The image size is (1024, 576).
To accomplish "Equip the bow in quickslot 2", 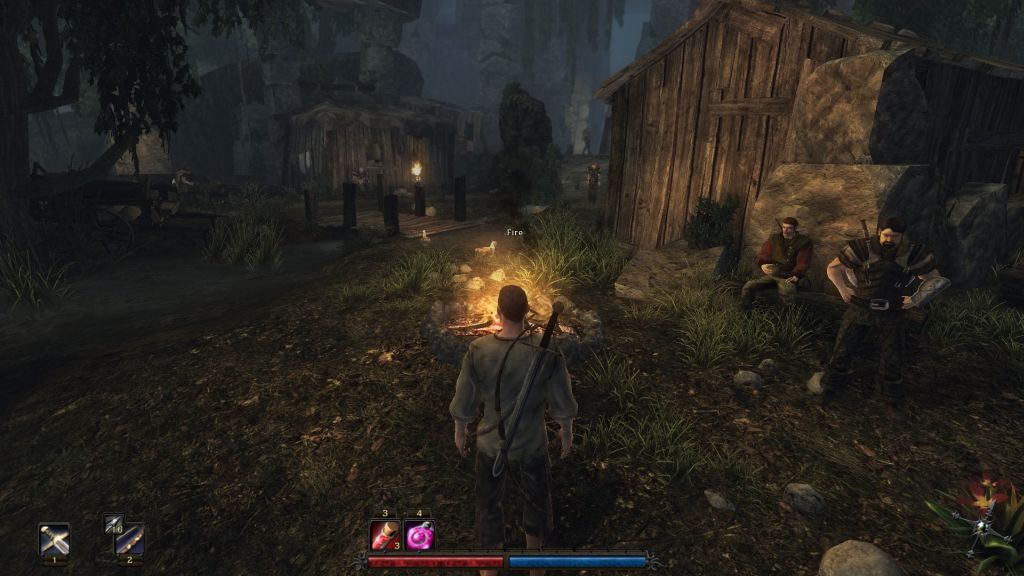I will click(x=129, y=539).
